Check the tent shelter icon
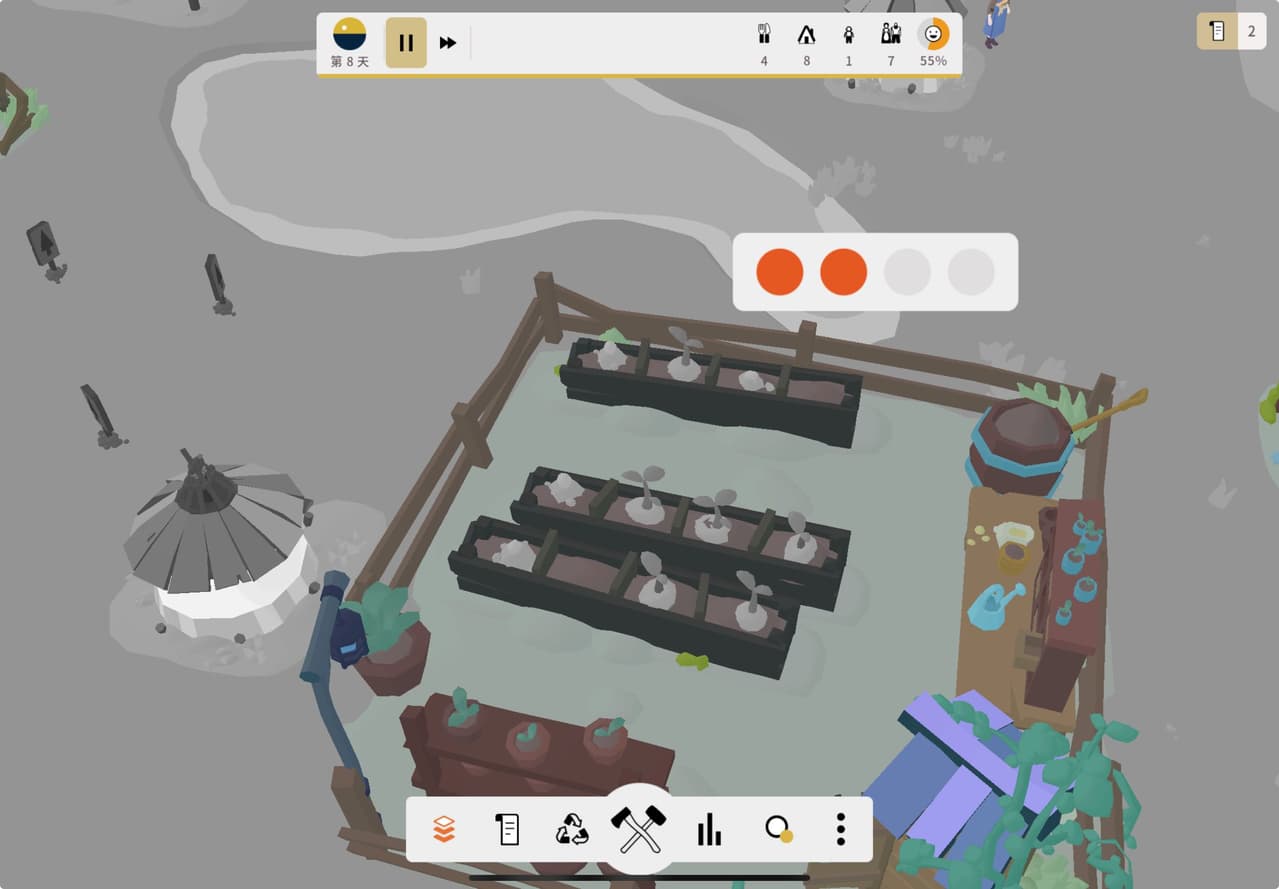The width and height of the screenshot is (1279, 889). pyautogui.click(x=806, y=36)
